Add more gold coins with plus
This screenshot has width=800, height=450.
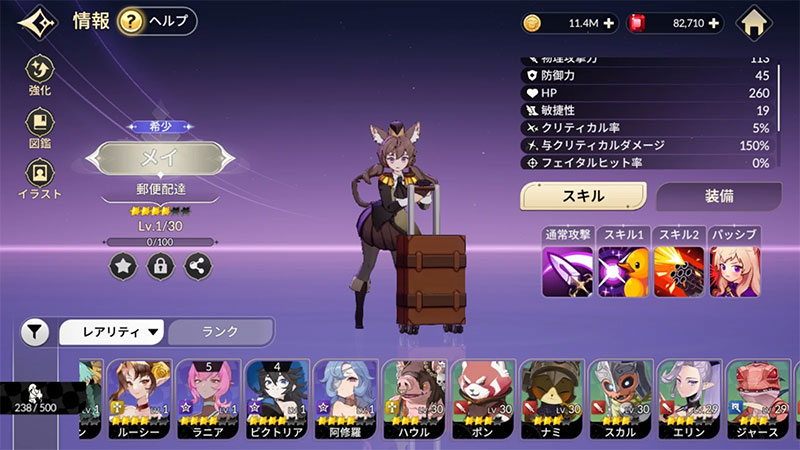click(609, 23)
